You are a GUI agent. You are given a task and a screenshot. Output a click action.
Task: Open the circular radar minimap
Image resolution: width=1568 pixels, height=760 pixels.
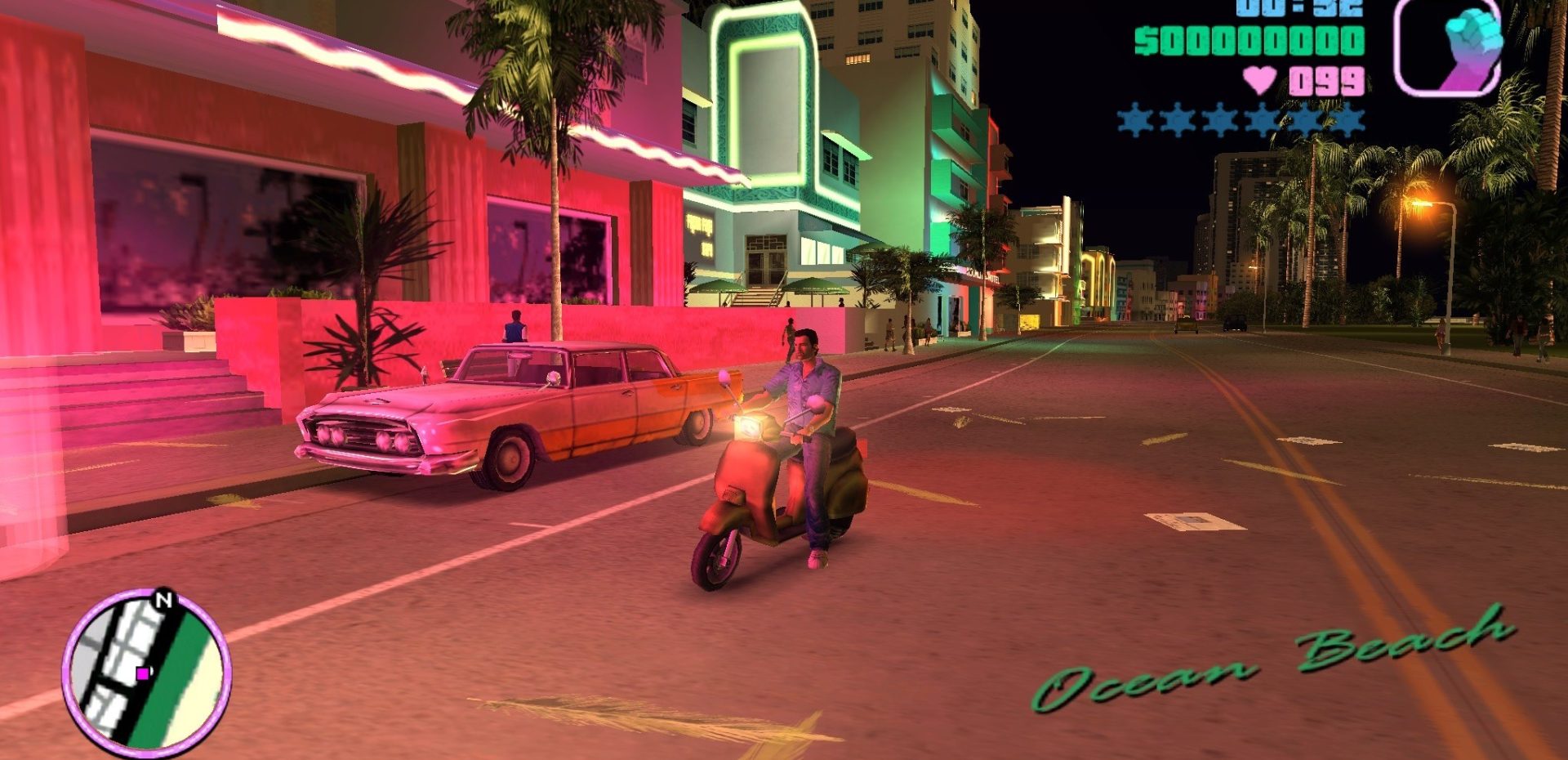click(x=146, y=672)
